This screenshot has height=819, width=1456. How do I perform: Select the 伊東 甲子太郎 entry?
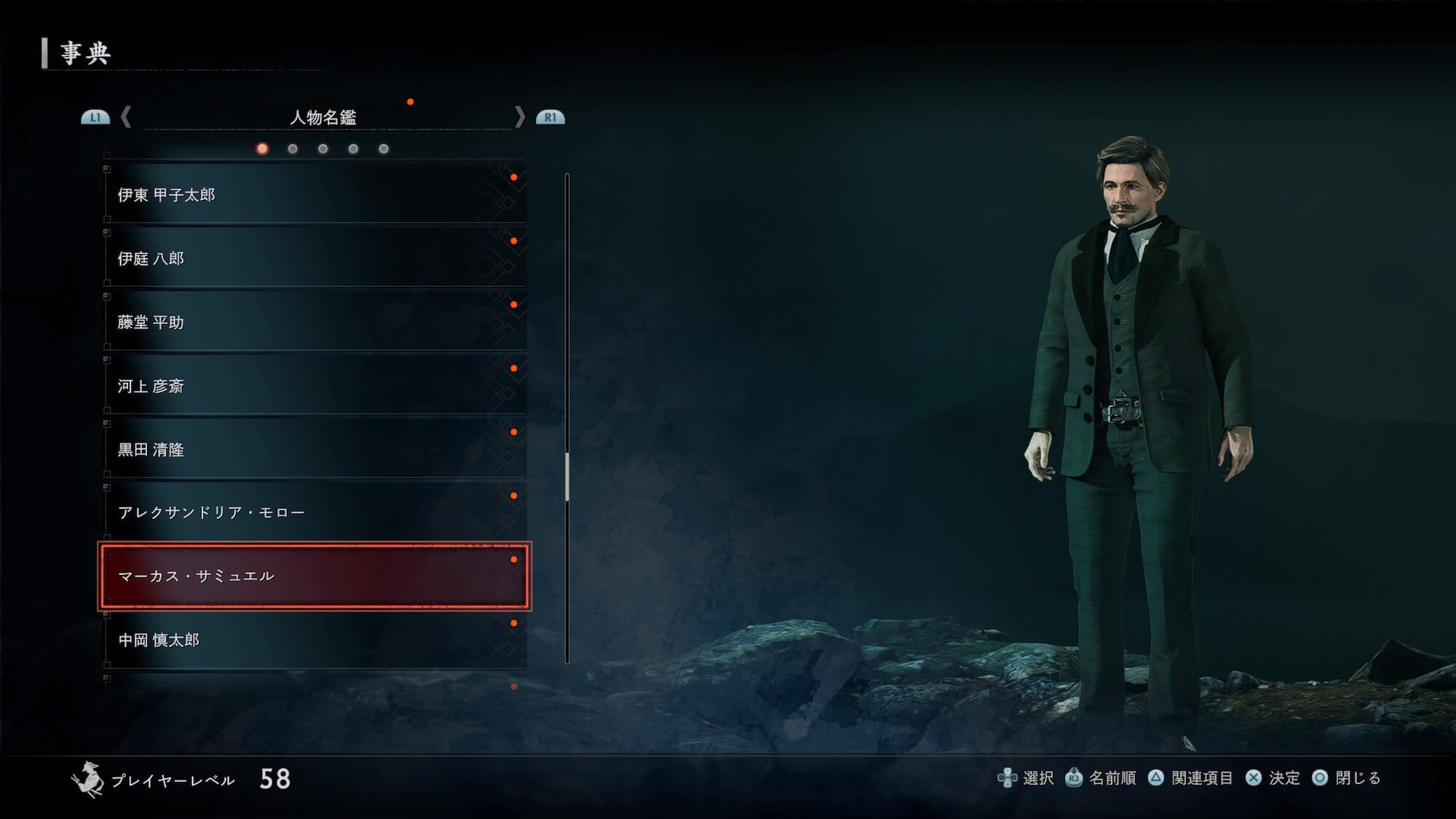pos(314,194)
